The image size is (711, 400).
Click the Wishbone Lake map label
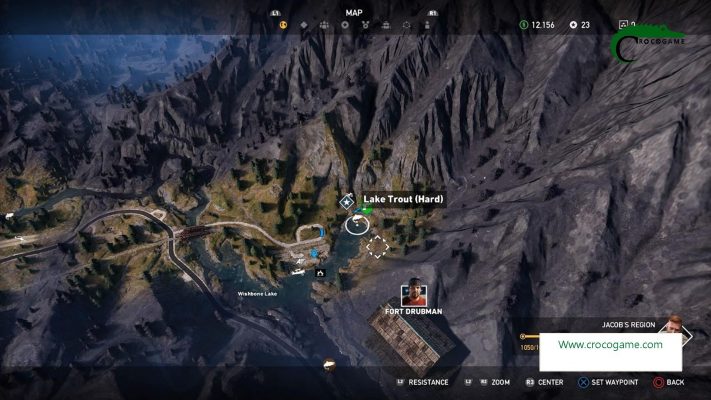(x=258, y=294)
